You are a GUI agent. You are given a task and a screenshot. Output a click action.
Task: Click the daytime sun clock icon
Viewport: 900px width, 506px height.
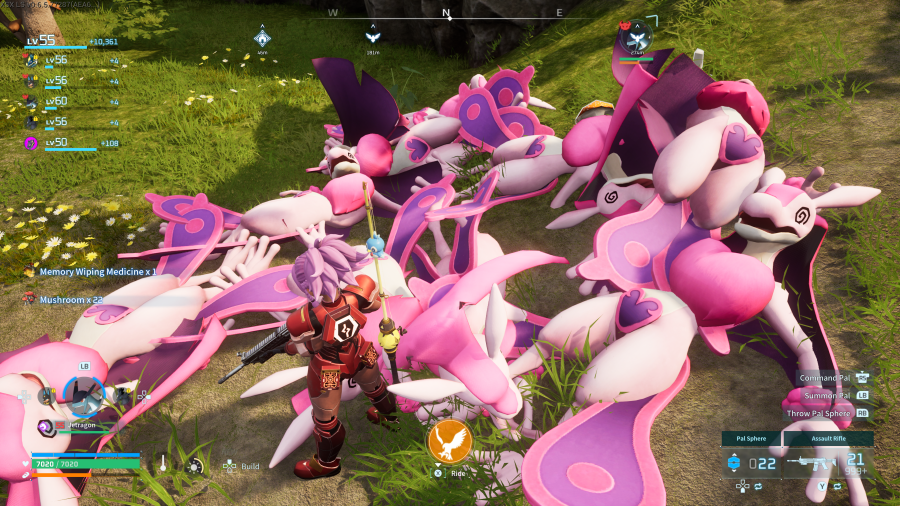click(x=195, y=465)
